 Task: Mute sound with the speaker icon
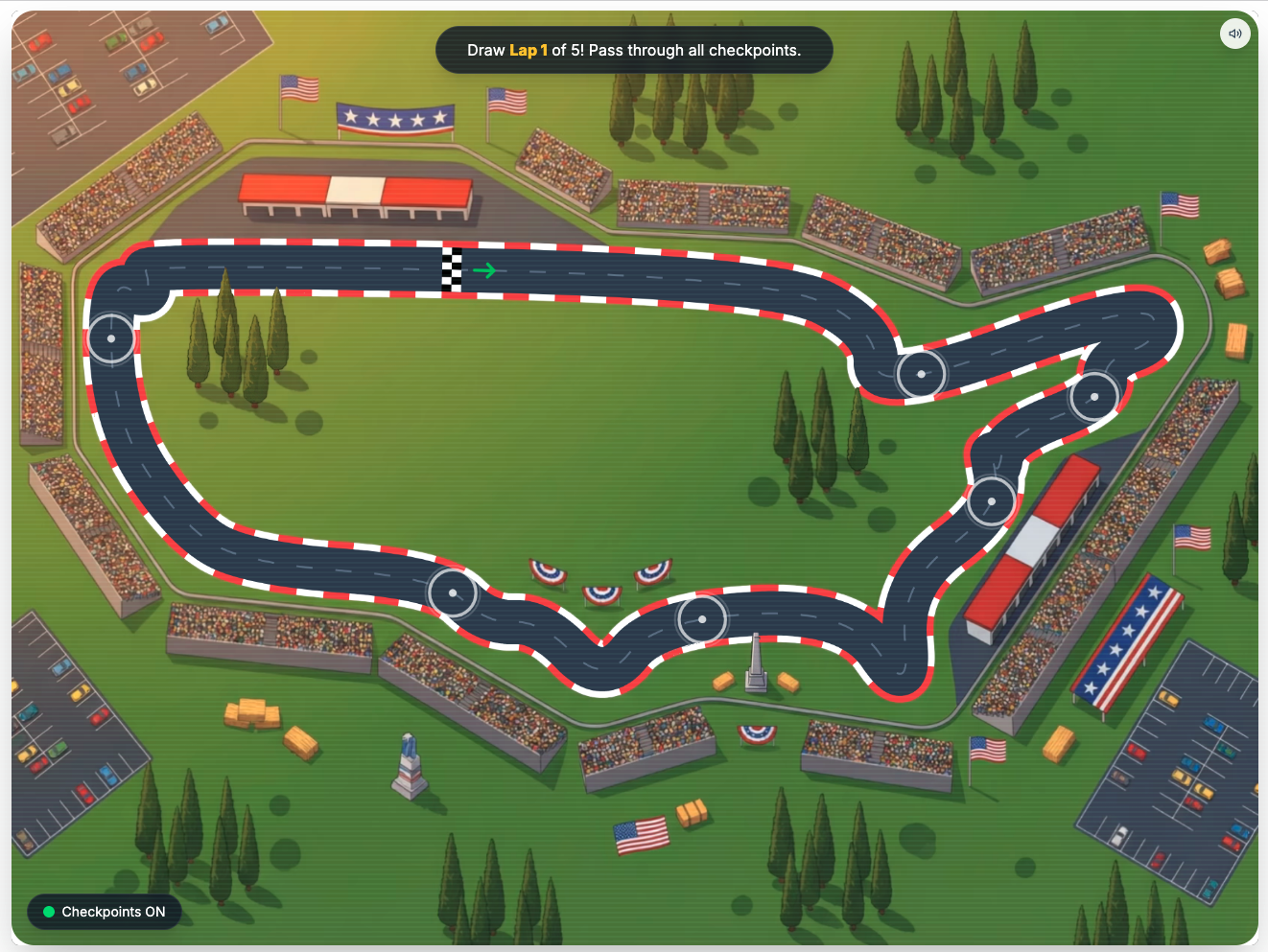[1234, 34]
